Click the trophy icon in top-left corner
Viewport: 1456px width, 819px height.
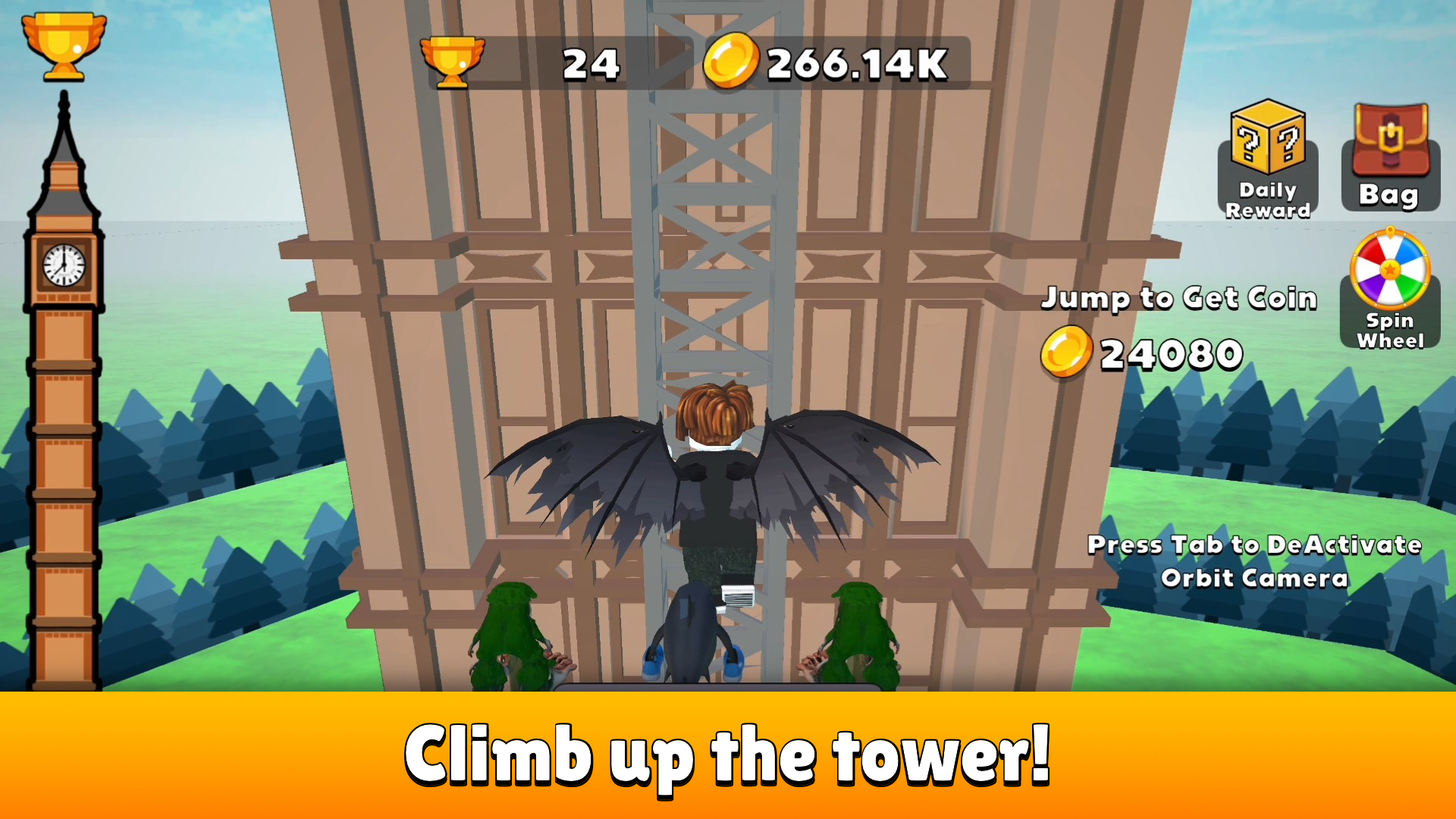[x=64, y=45]
